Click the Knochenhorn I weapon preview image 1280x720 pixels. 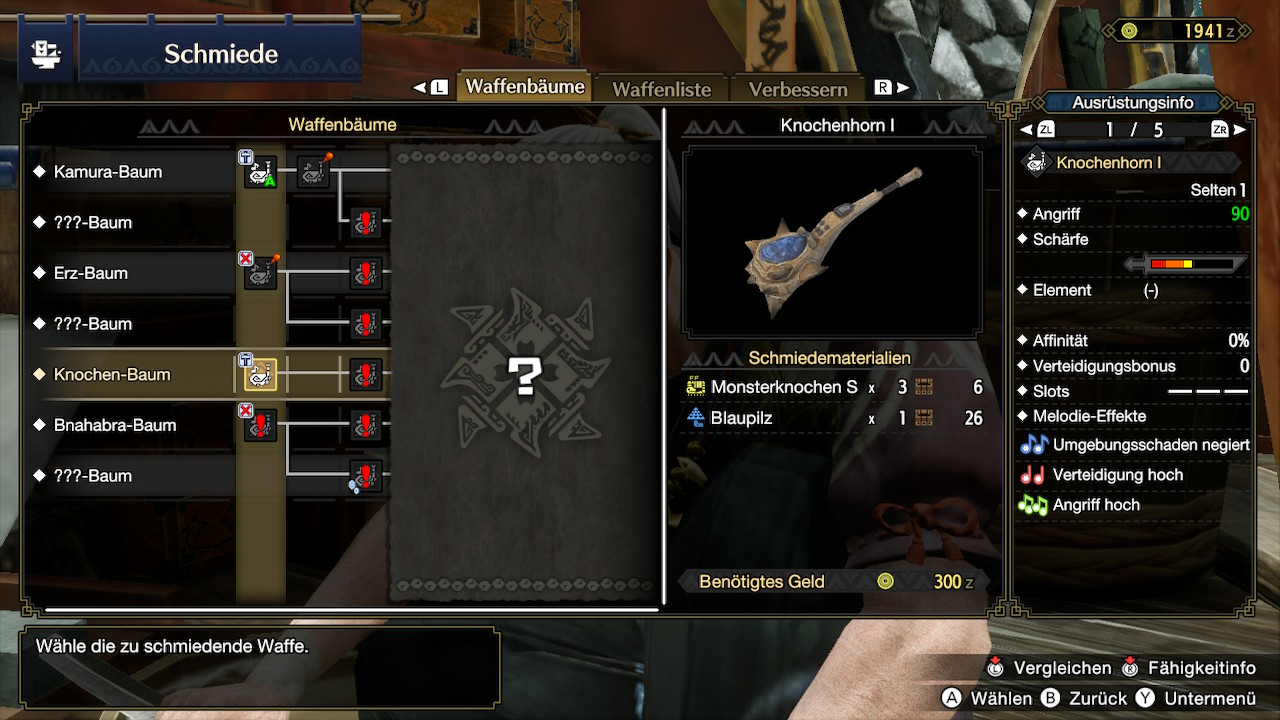pos(832,241)
